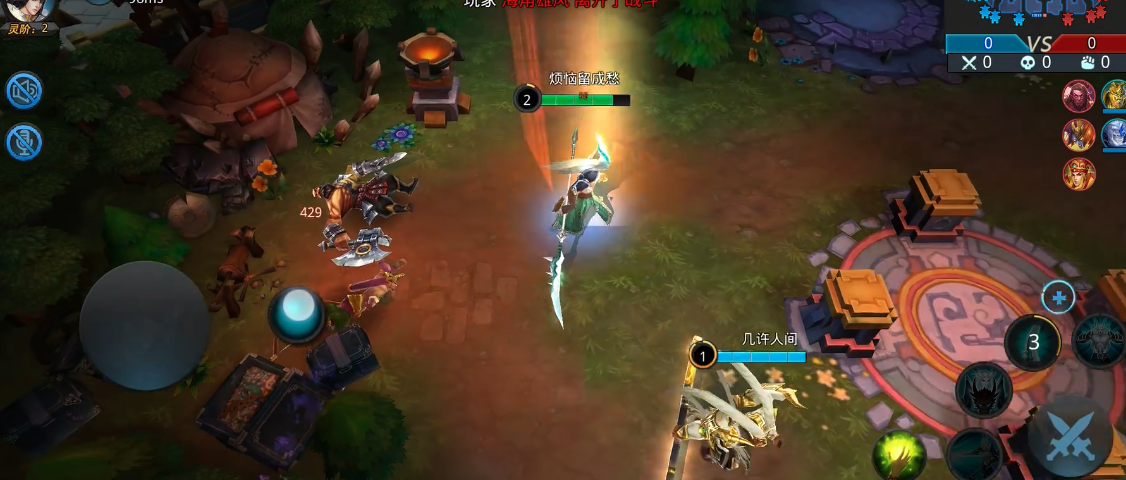Touch the virtual movement joystick
The image size is (1126, 480).
tap(144, 325)
